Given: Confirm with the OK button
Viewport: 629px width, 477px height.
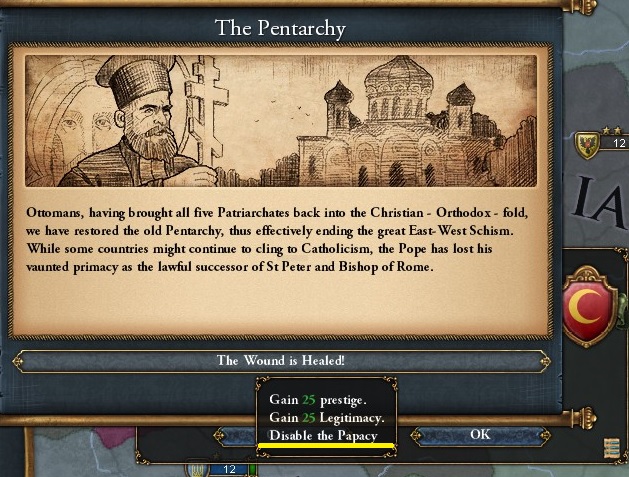Looking at the screenshot, I should 480,435.
